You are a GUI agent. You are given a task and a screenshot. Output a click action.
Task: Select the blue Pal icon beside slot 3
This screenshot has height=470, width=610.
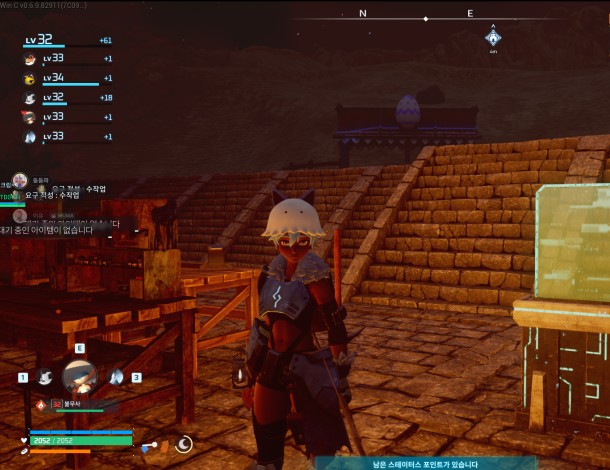point(116,377)
